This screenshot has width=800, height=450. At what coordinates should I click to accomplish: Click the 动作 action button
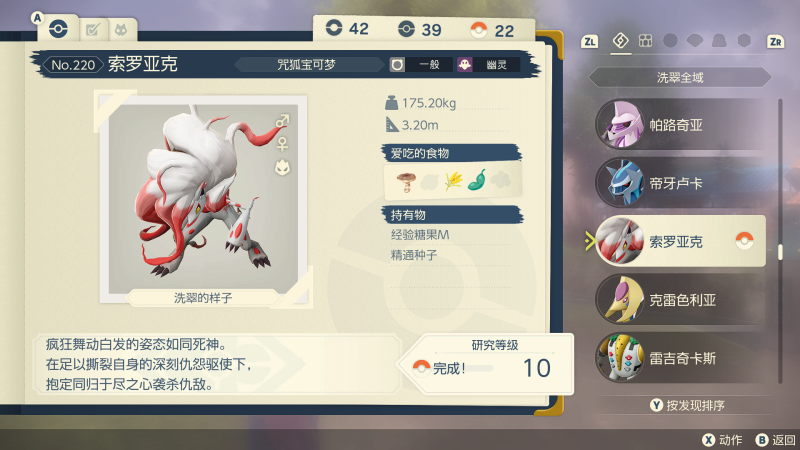[722, 439]
